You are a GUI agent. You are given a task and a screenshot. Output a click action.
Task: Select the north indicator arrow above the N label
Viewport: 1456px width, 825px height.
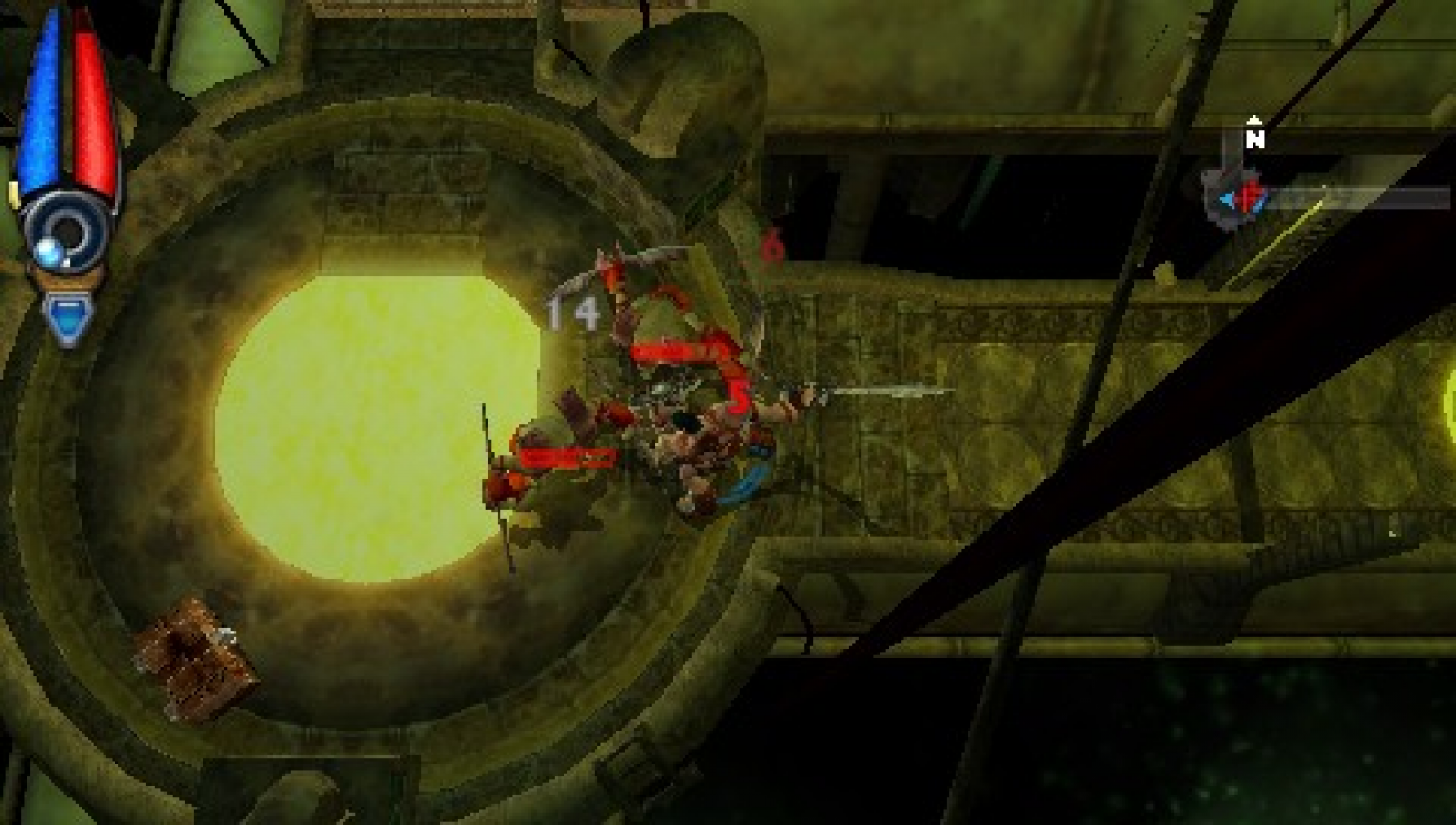click(x=1254, y=121)
